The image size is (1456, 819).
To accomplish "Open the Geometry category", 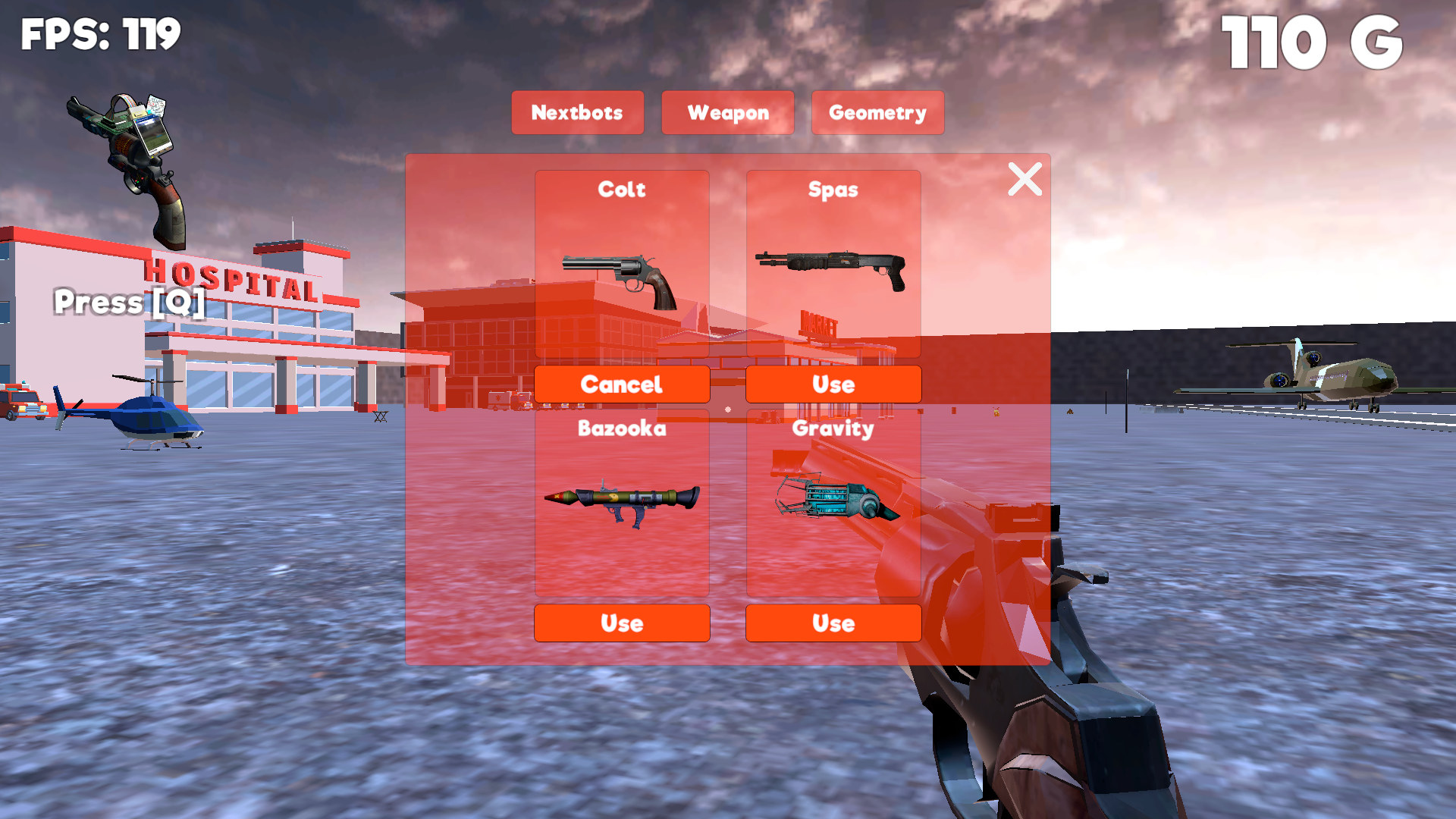I will pyautogui.click(x=877, y=112).
